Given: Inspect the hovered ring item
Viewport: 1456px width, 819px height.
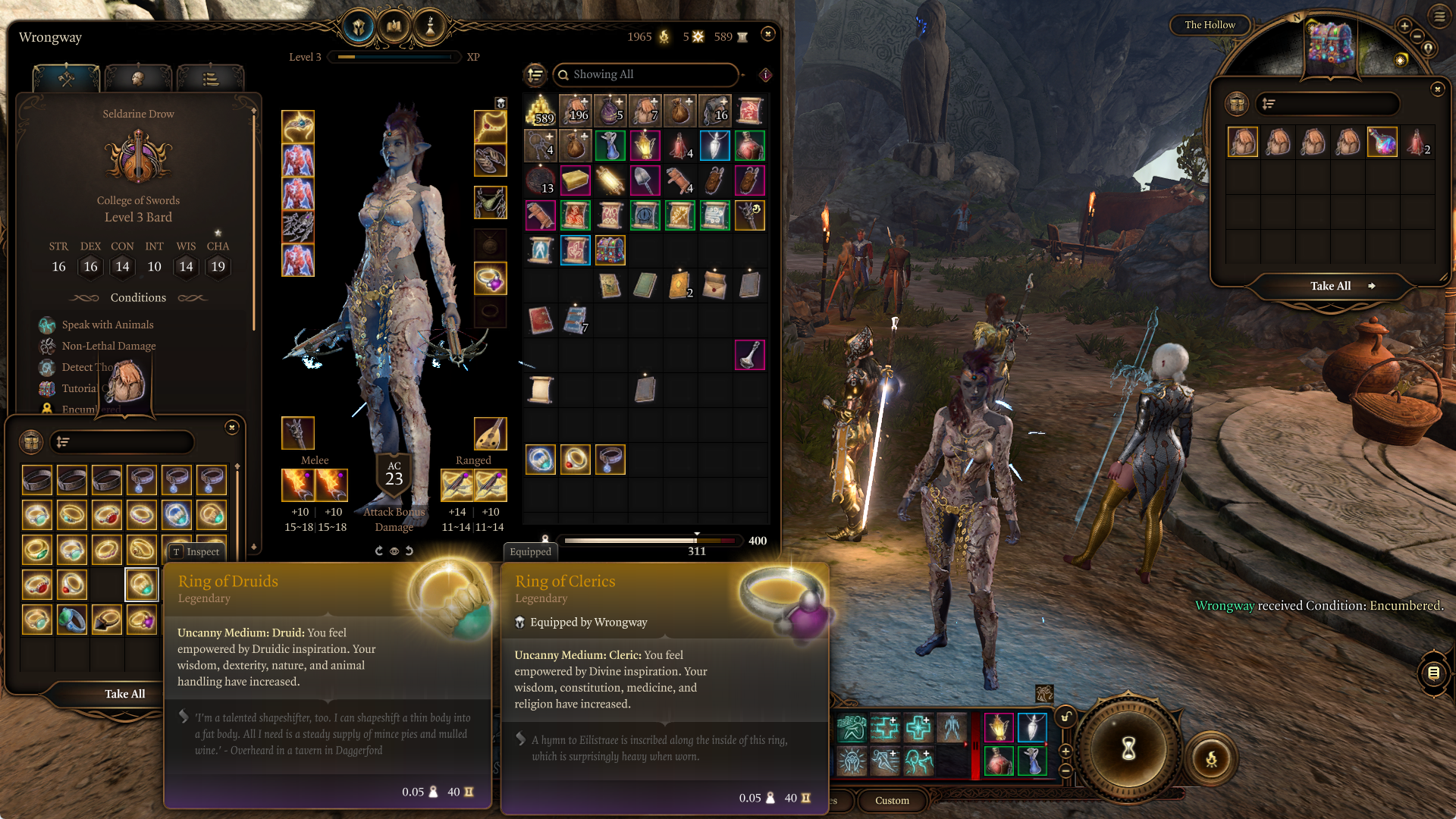Looking at the screenshot, I should coord(196,552).
